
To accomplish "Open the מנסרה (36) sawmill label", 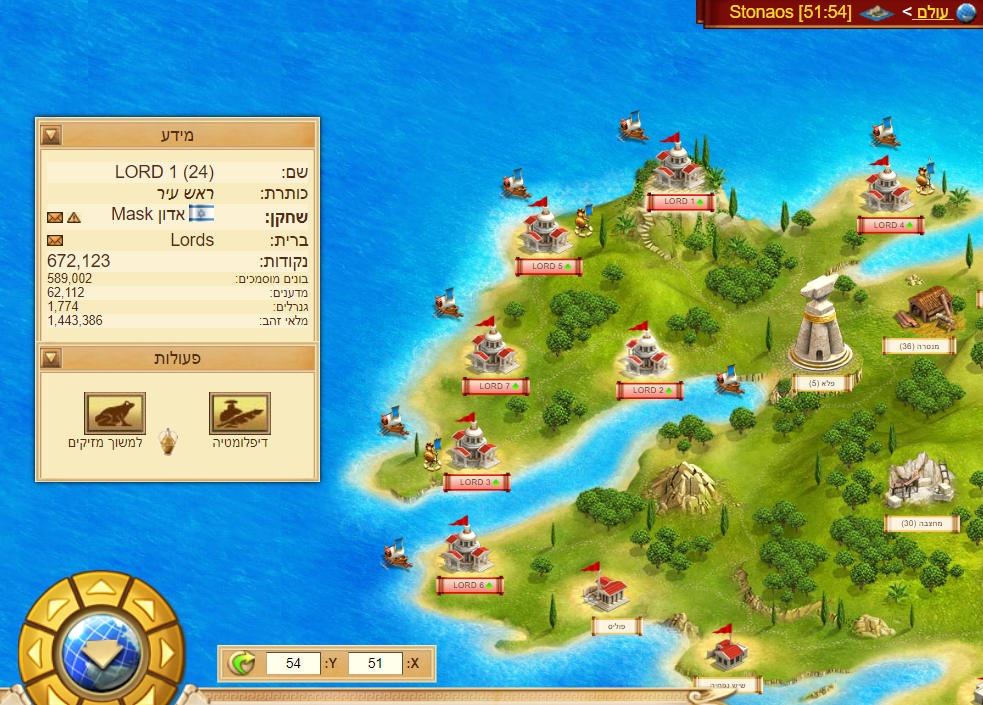I will (918, 346).
